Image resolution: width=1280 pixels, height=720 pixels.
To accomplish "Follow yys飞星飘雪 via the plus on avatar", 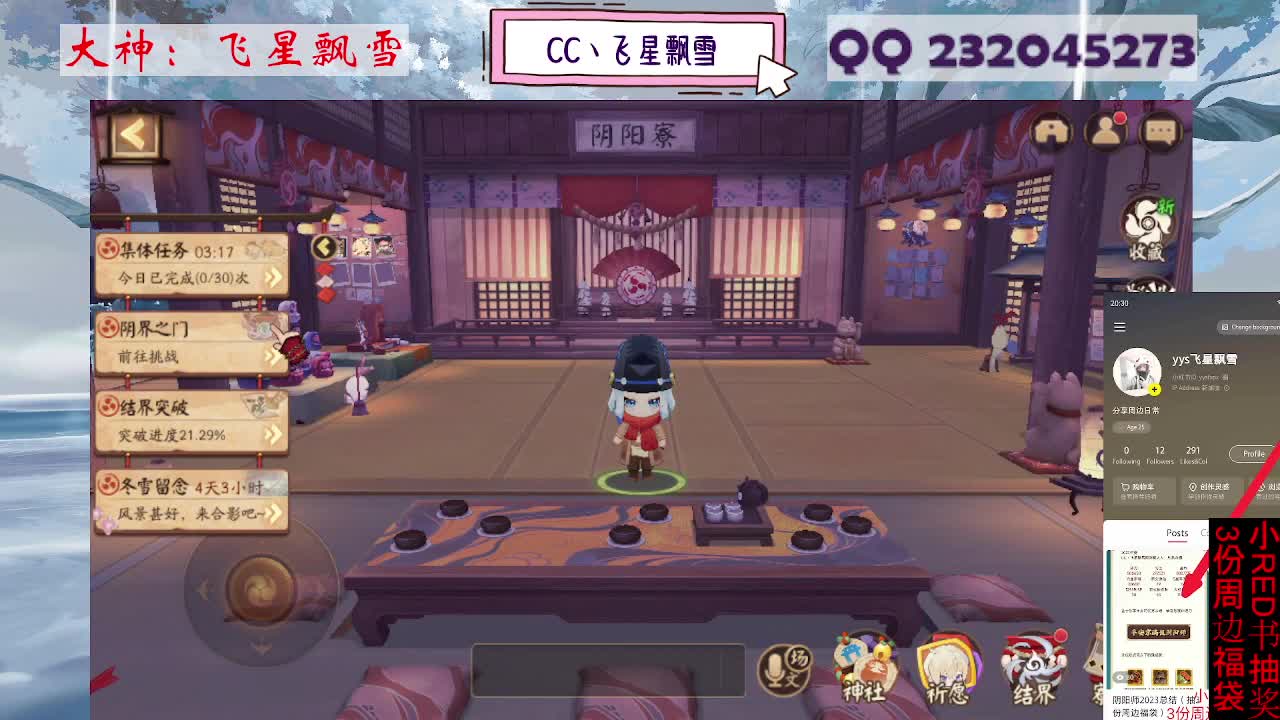I will click(x=1154, y=389).
